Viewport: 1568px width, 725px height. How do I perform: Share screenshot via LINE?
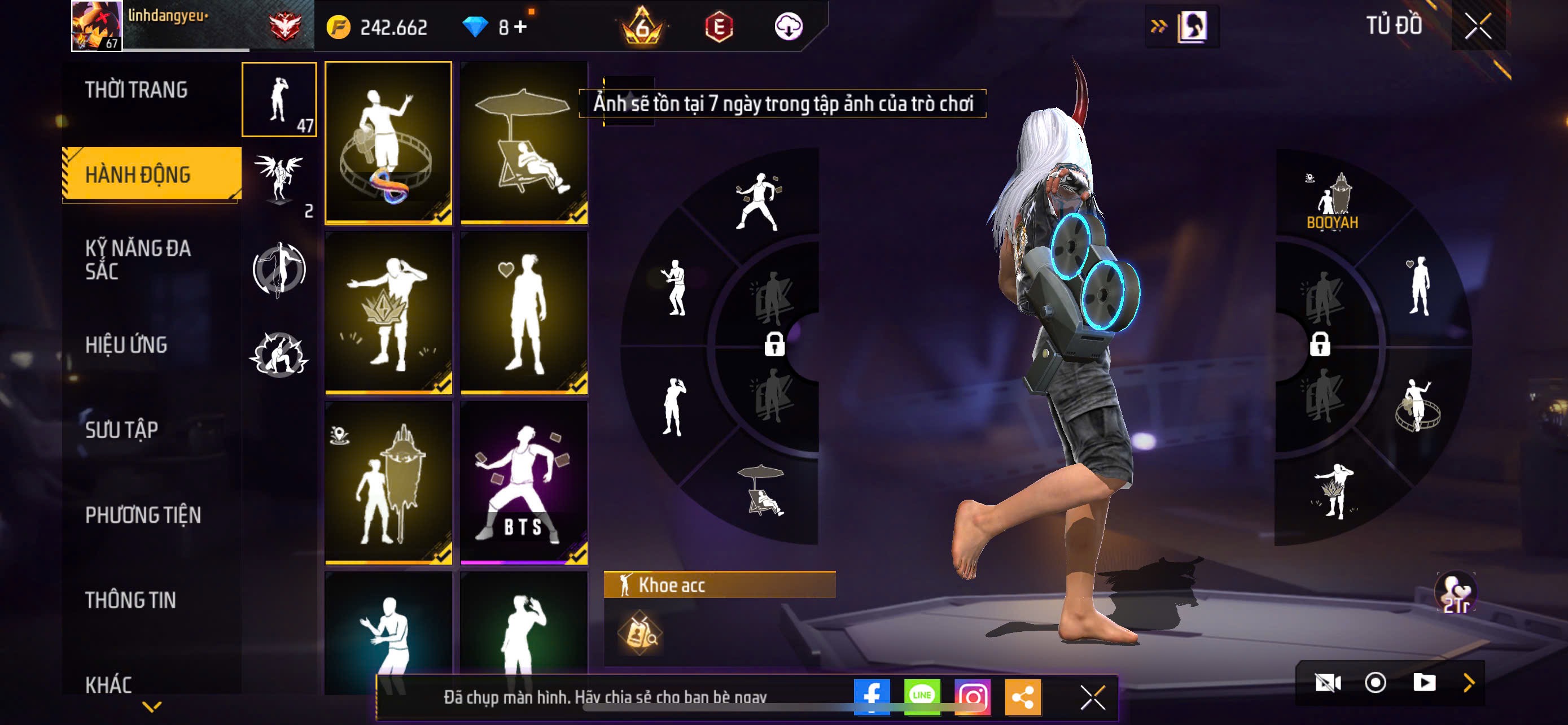point(922,696)
